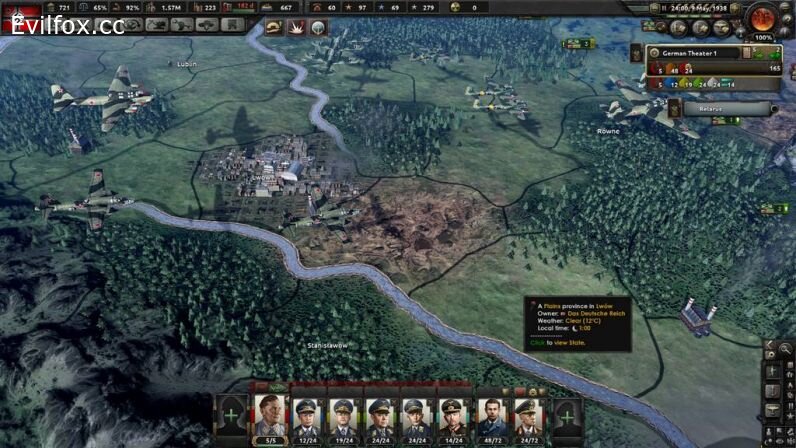Screen dimensions: 796x448
Task: Select the Belarus theater bar
Action: click(x=711, y=108)
